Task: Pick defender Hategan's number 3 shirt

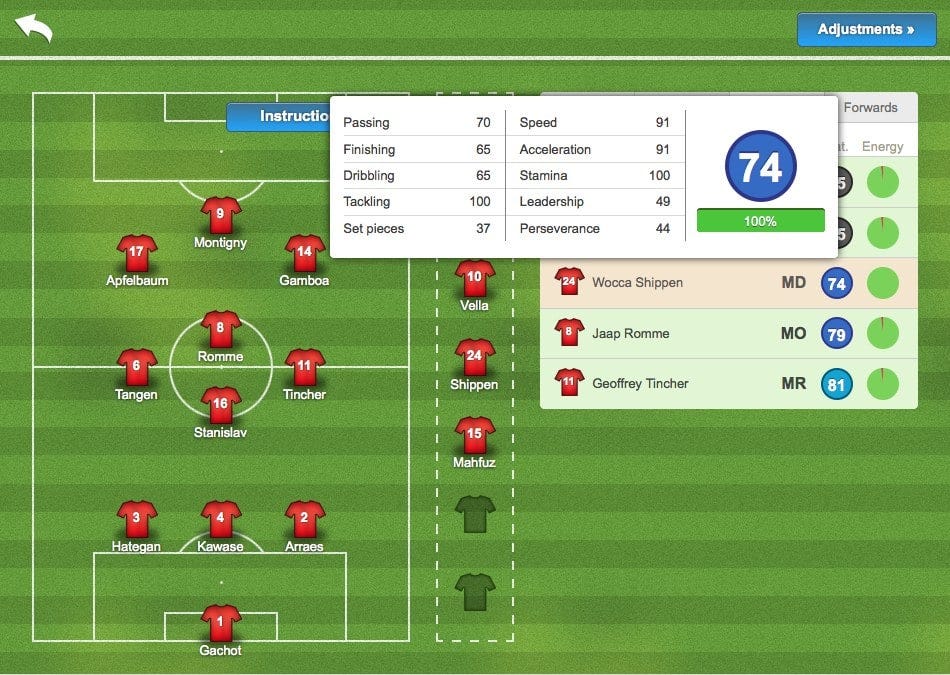Action: (137, 519)
